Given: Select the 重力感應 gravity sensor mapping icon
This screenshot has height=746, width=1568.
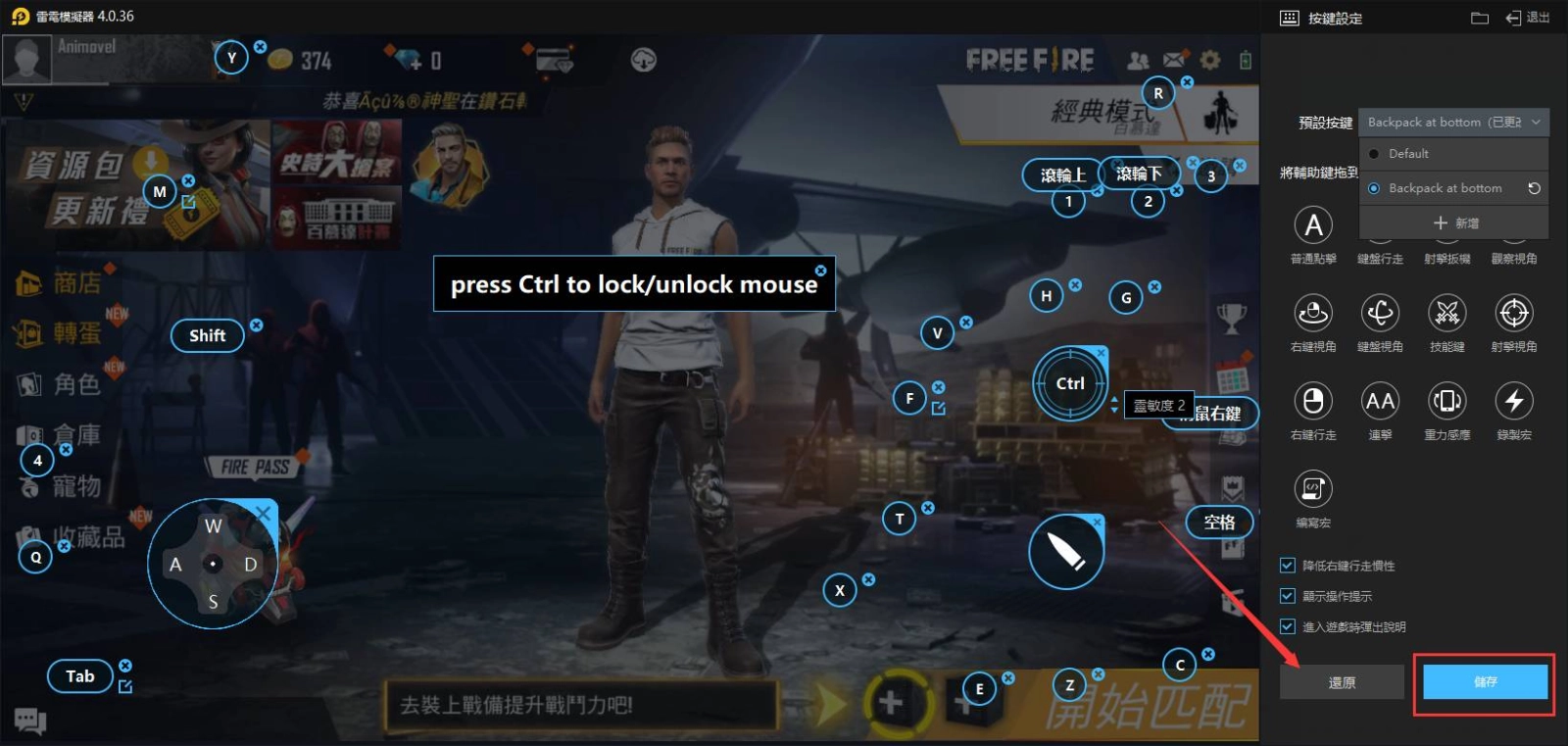Looking at the screenshot, I should (1447, 402).
